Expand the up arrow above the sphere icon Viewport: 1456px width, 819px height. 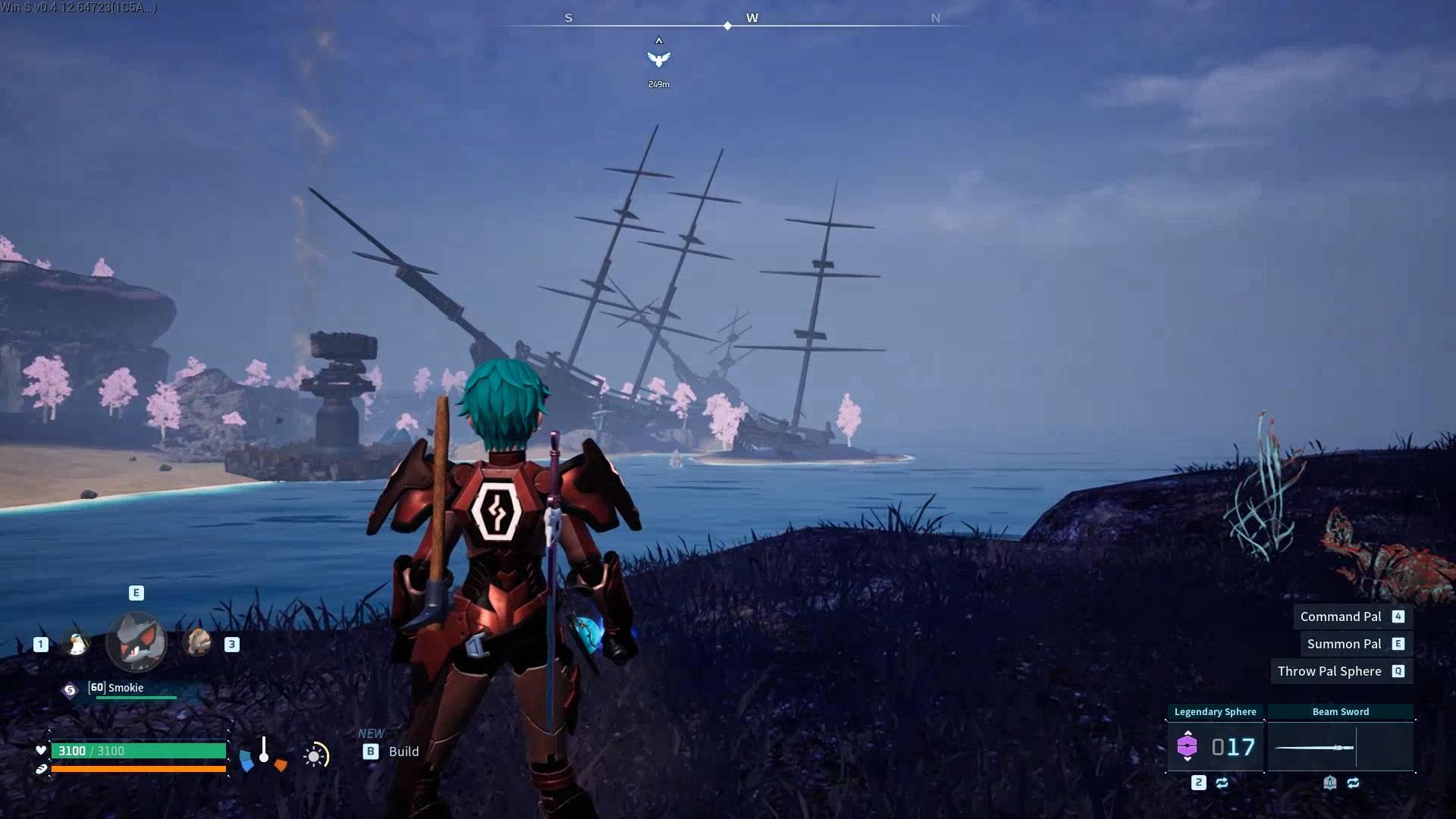coord(1188,733)
